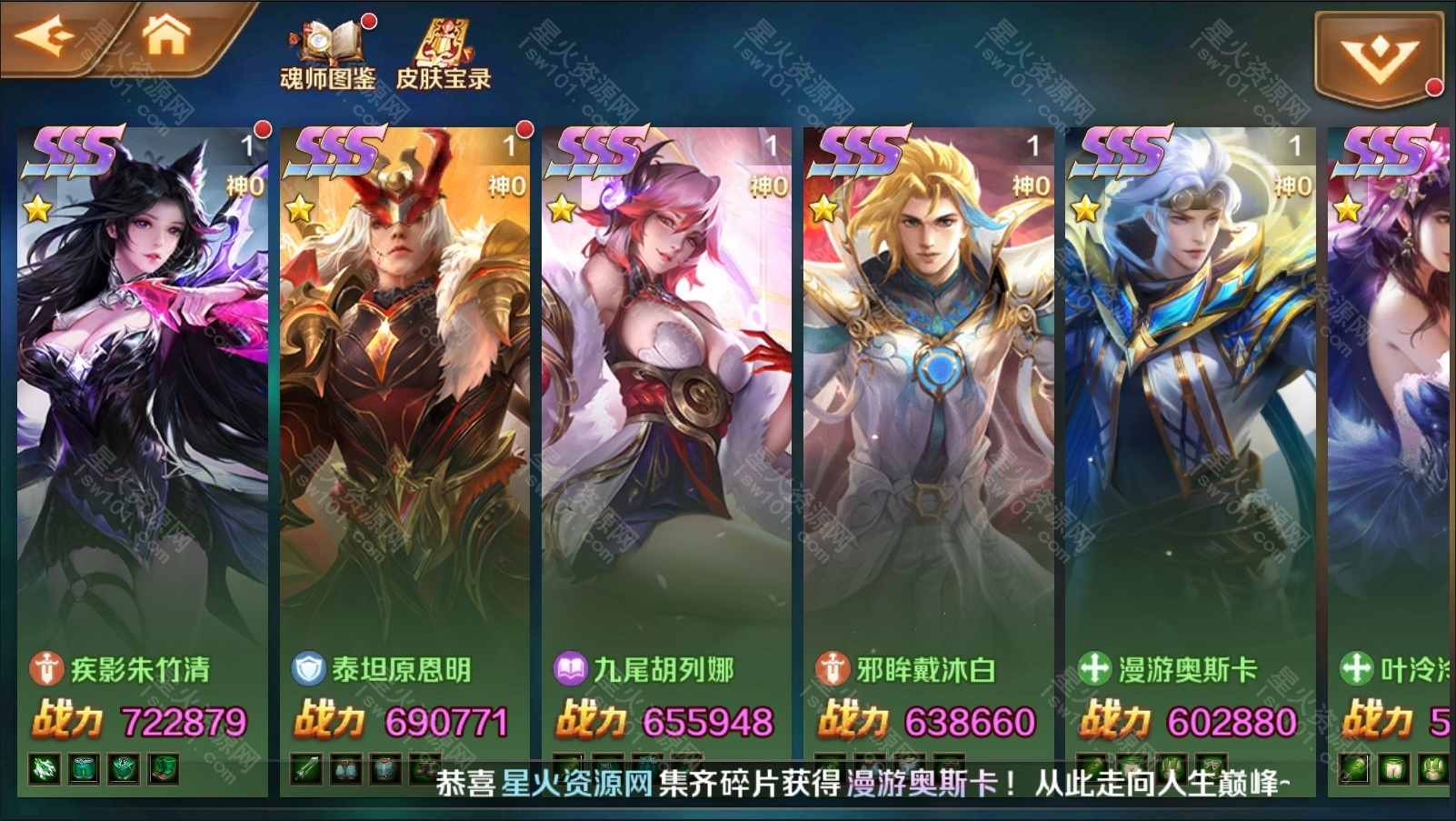Viewport: 1456px width, 821px height.
Task: Click the green cross icon beside 漫游奥斯卡
Action: (1092, 668)
